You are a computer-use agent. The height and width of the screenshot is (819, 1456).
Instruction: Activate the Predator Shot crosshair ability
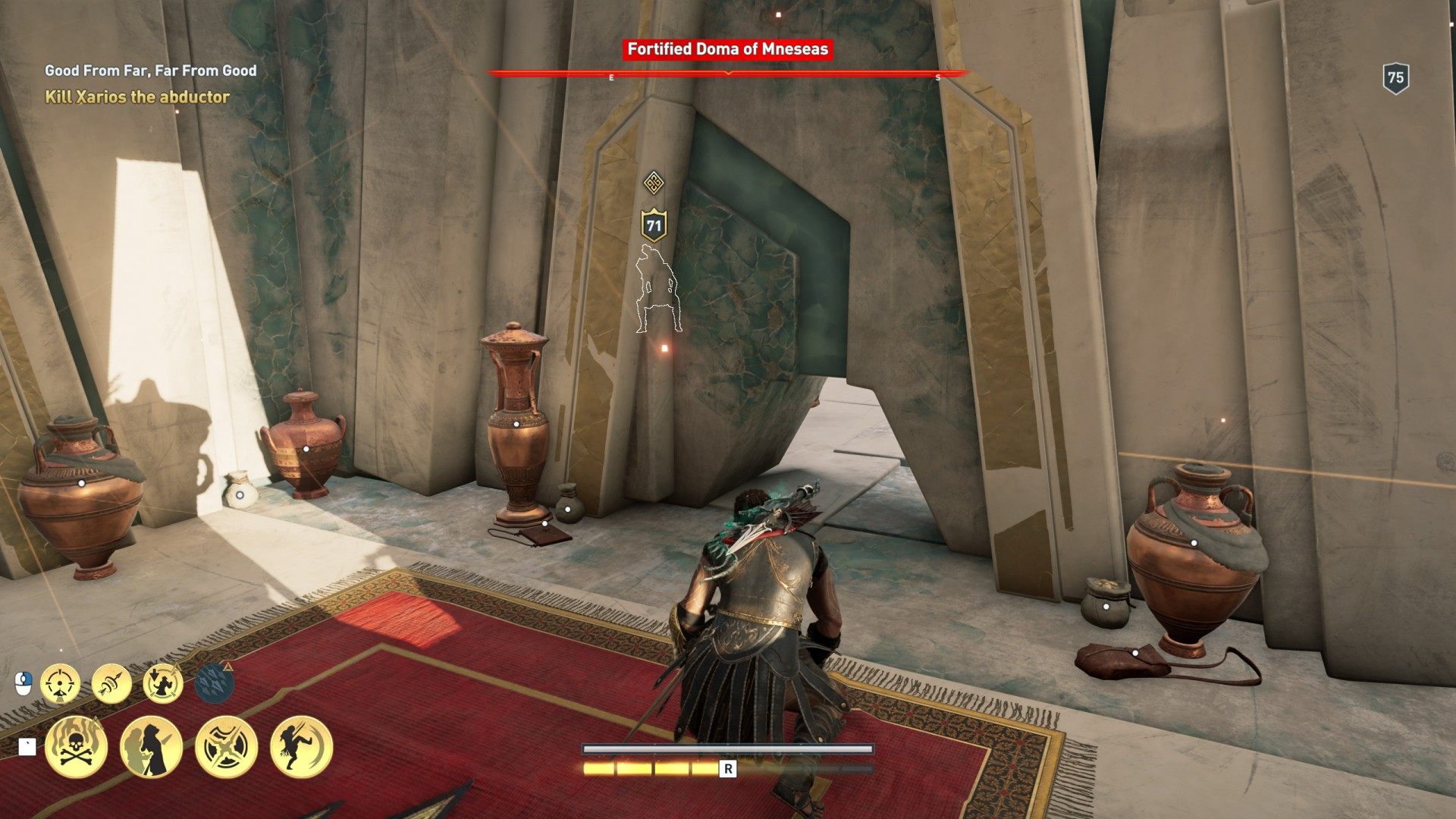pos(60,684)
